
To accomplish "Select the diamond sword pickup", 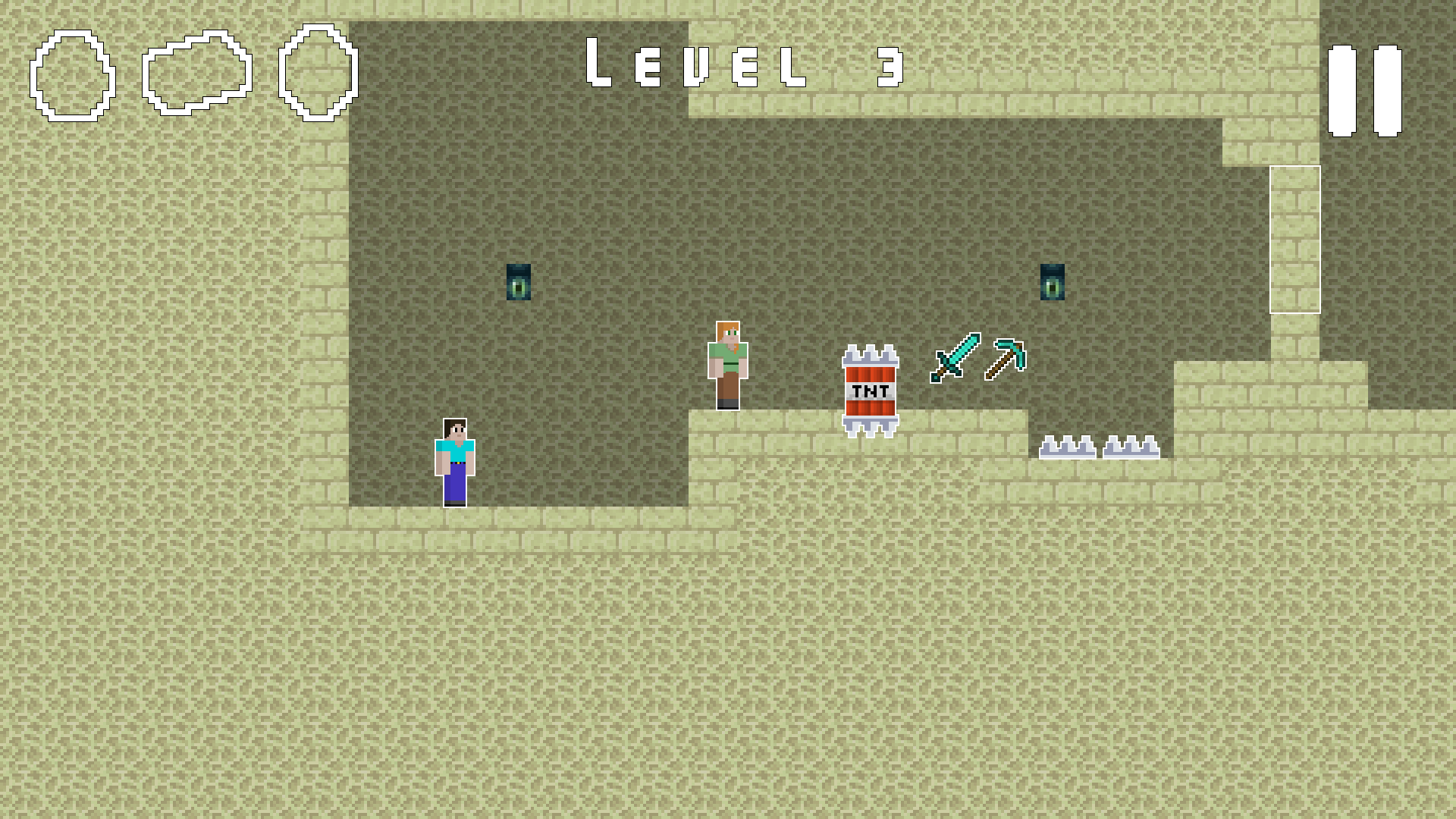I will click(954, 358).
